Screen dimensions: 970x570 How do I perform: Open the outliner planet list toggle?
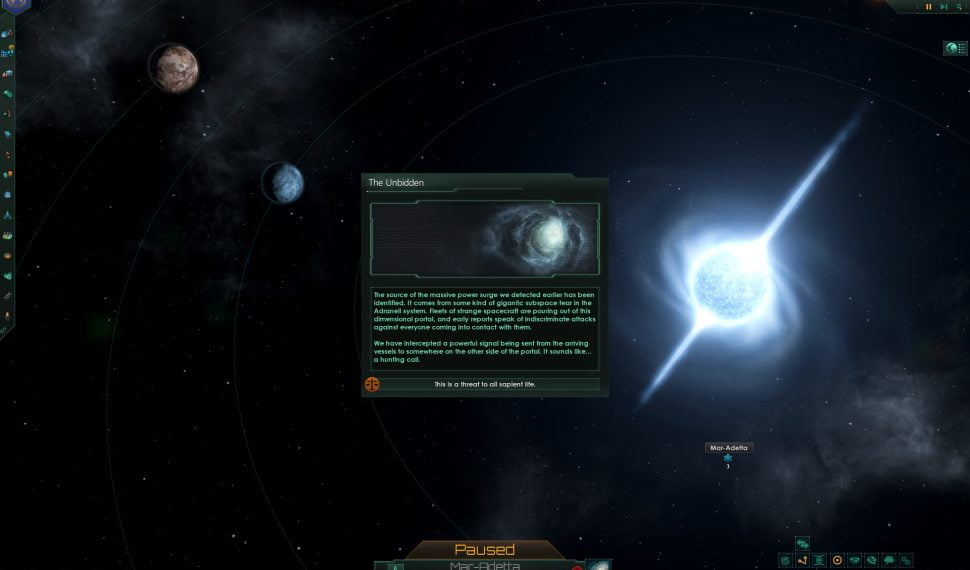(x=953, y=48)
